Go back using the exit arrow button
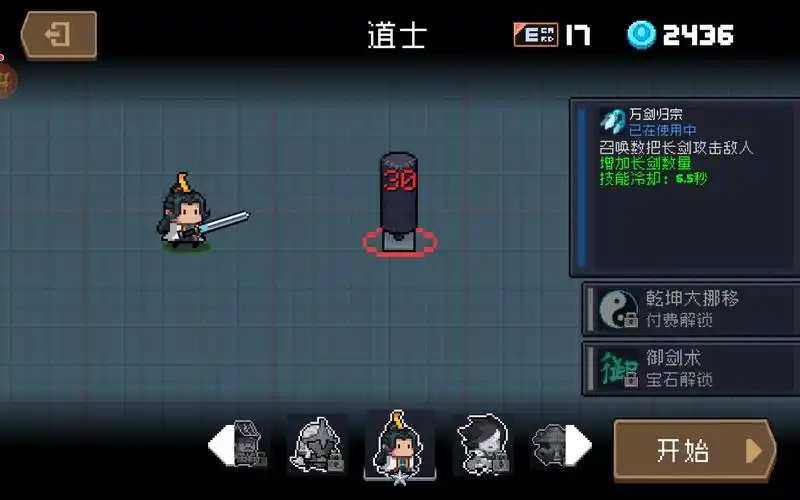The width and height of the screenshot is (800, 500). click(60, 36)
